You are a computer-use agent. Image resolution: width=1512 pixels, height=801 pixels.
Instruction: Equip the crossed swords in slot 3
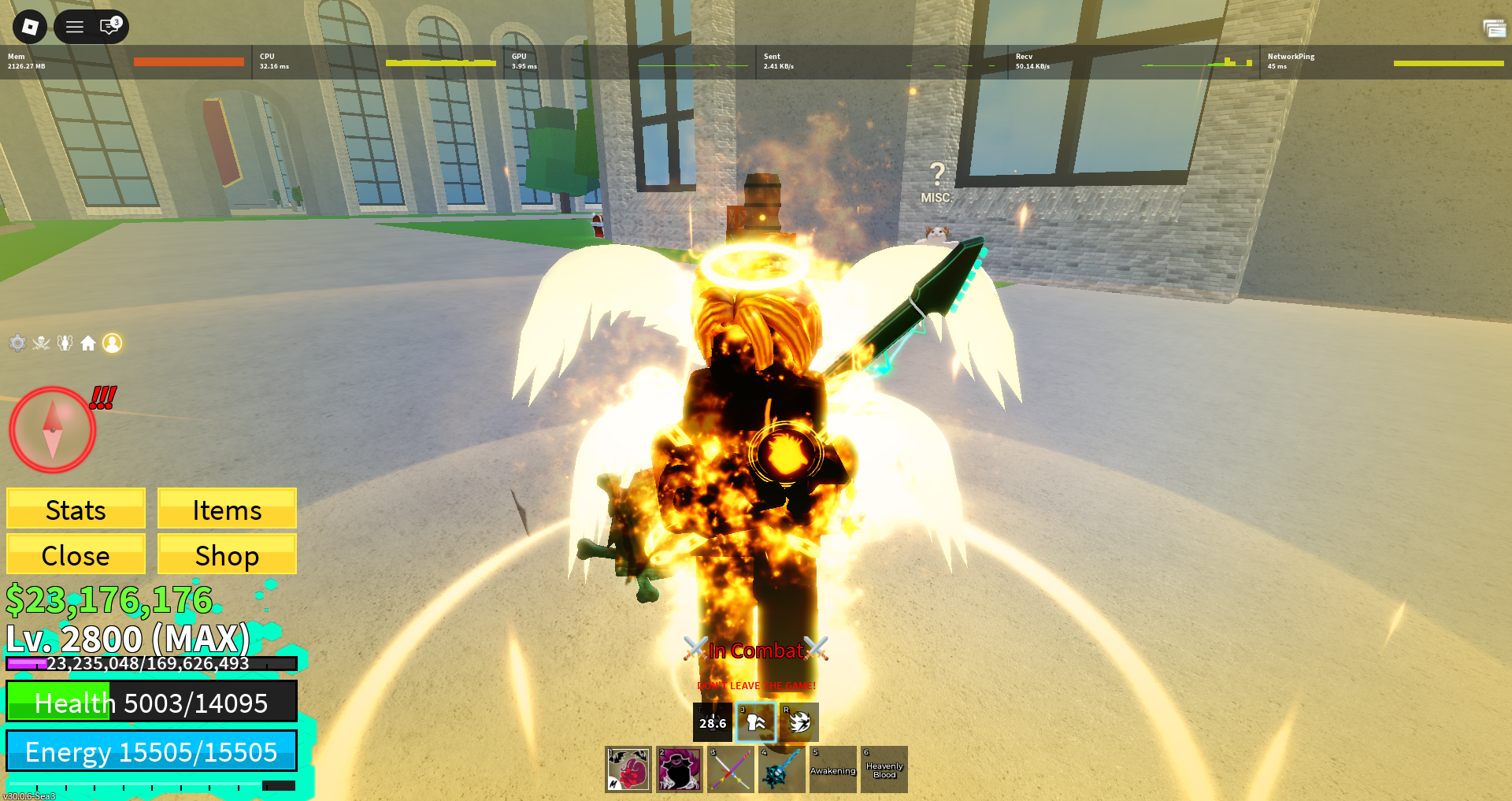[731, 769]
